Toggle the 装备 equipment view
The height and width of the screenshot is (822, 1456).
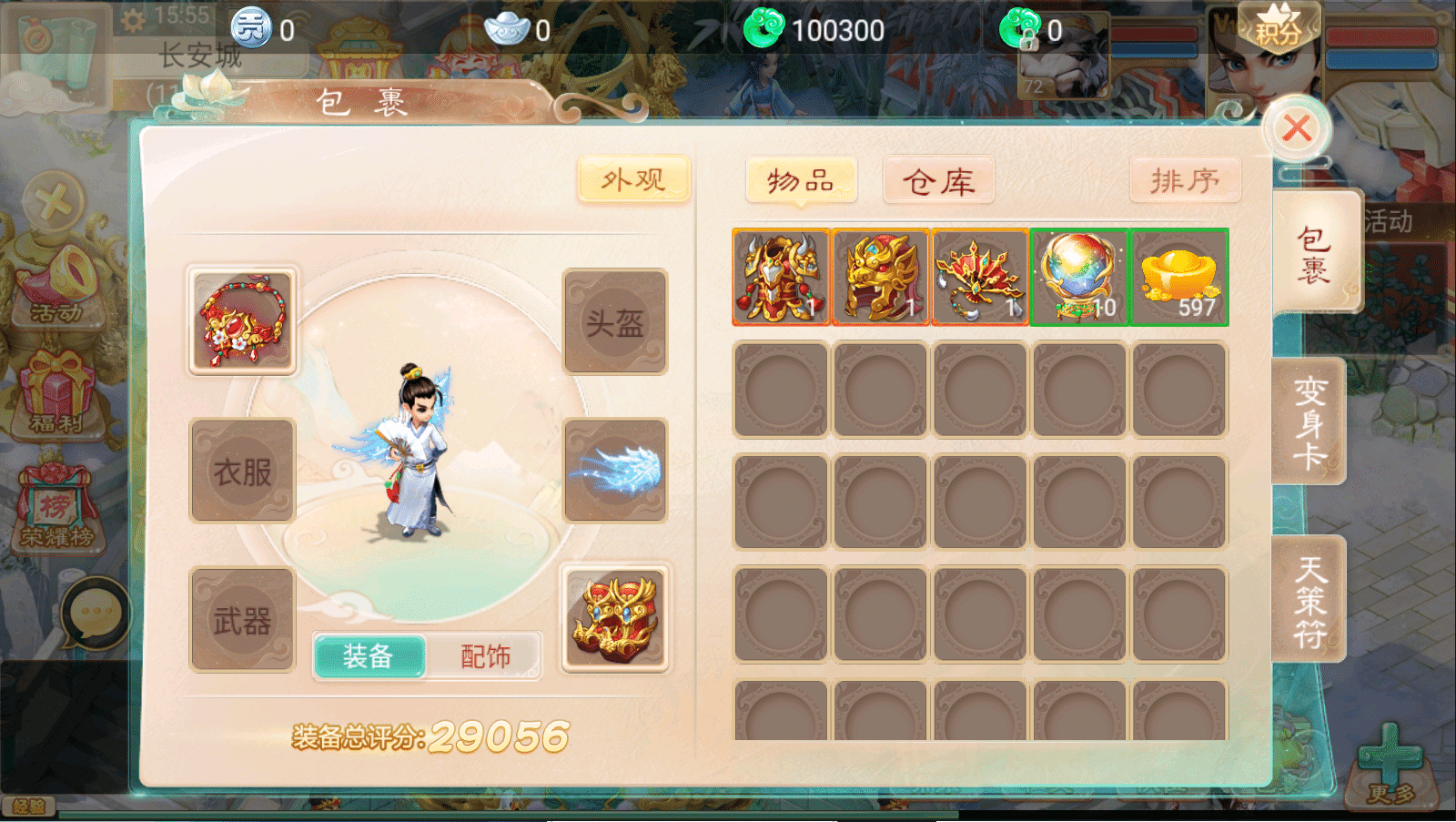(x=369, y=654)
